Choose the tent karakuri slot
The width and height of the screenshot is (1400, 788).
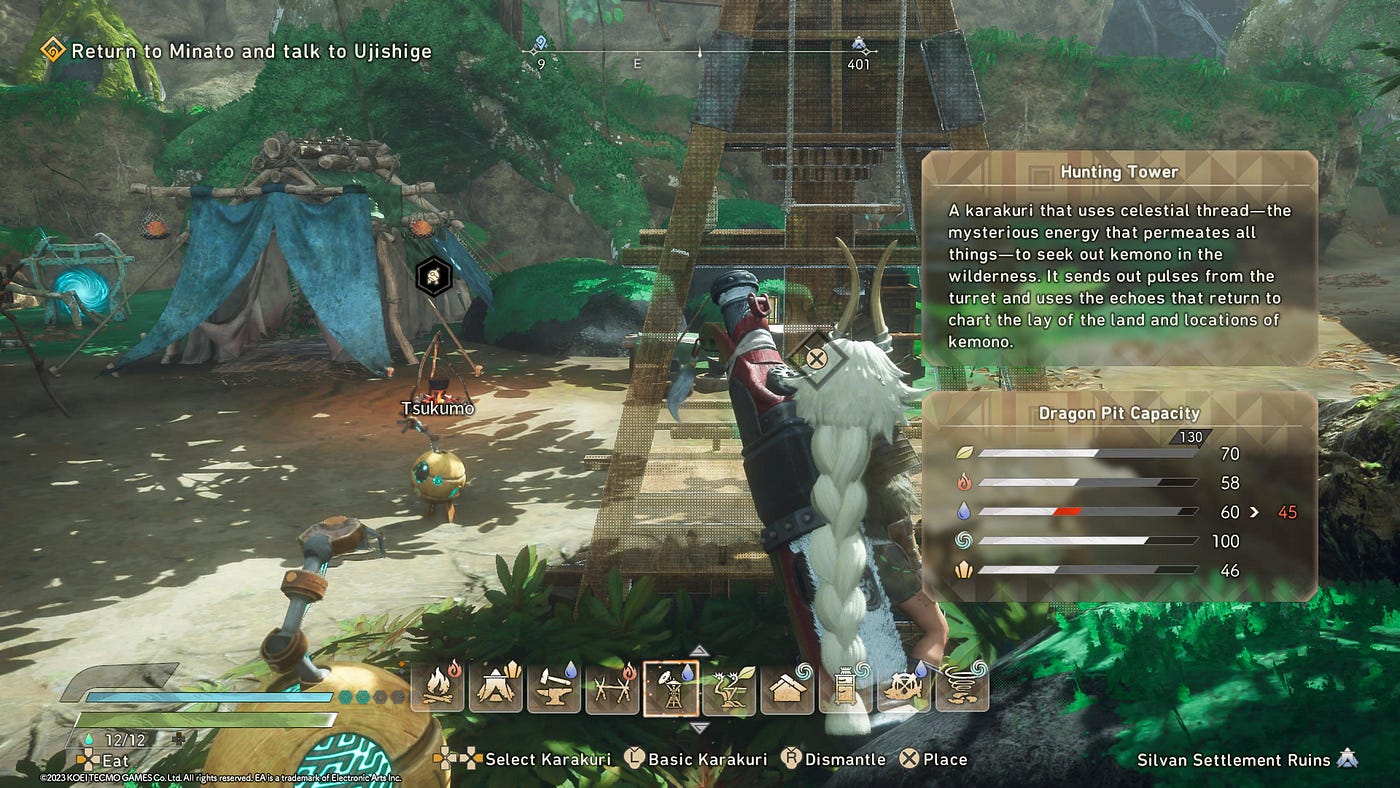pos(495,688)
